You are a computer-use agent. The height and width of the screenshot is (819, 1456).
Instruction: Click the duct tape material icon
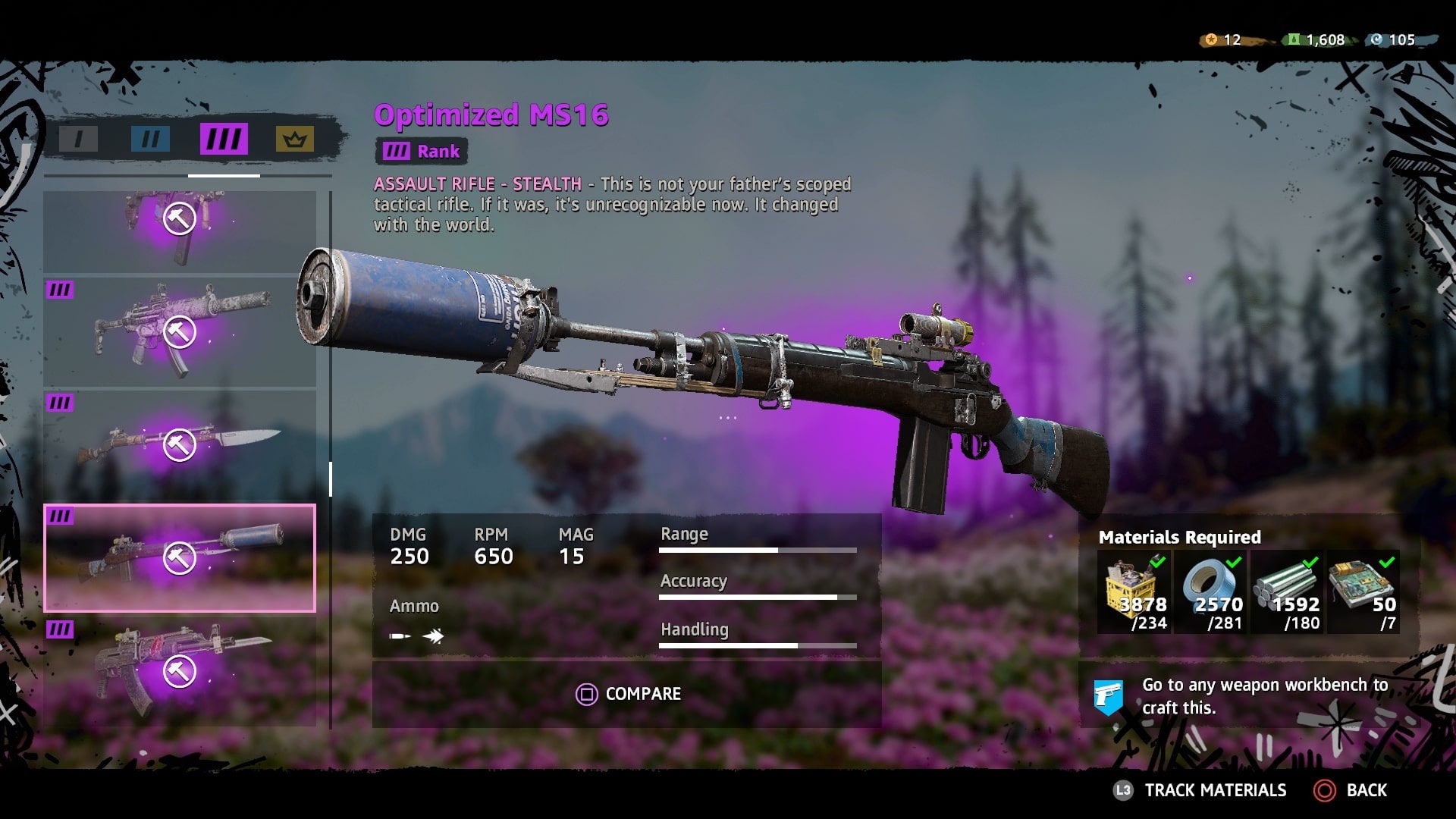click(1211, 592)
